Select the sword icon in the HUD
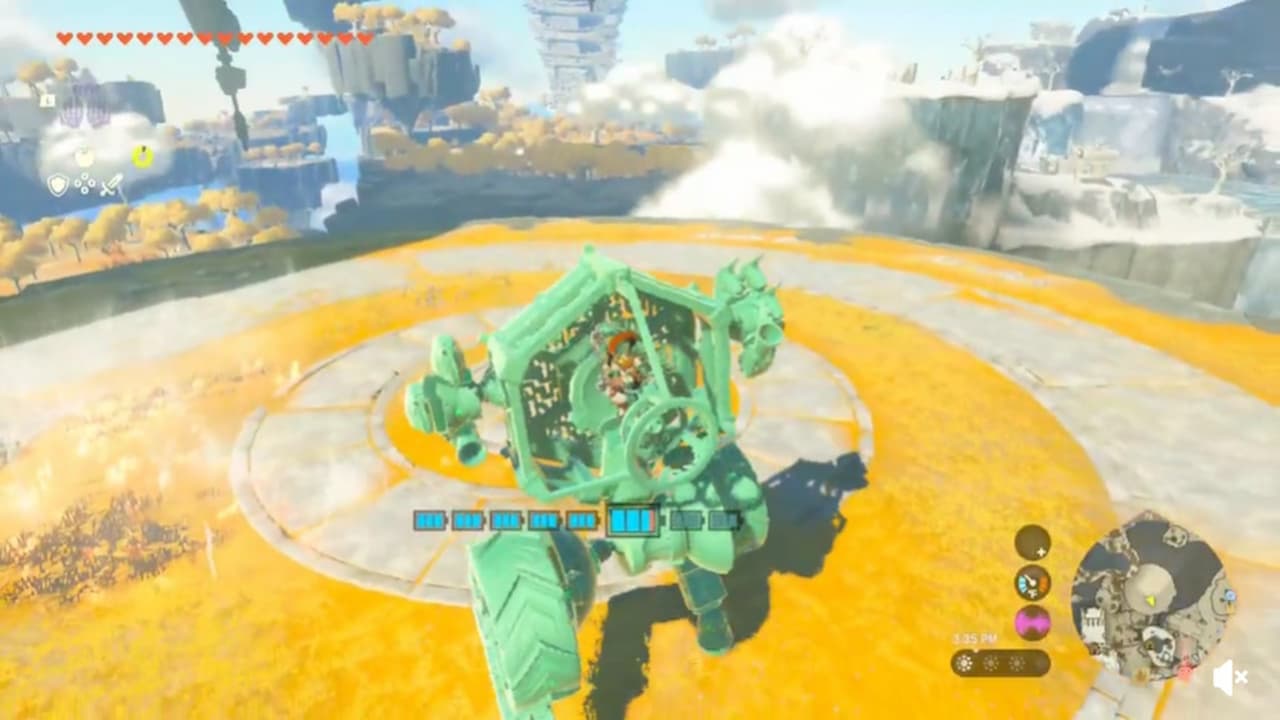 pos(112,185)
